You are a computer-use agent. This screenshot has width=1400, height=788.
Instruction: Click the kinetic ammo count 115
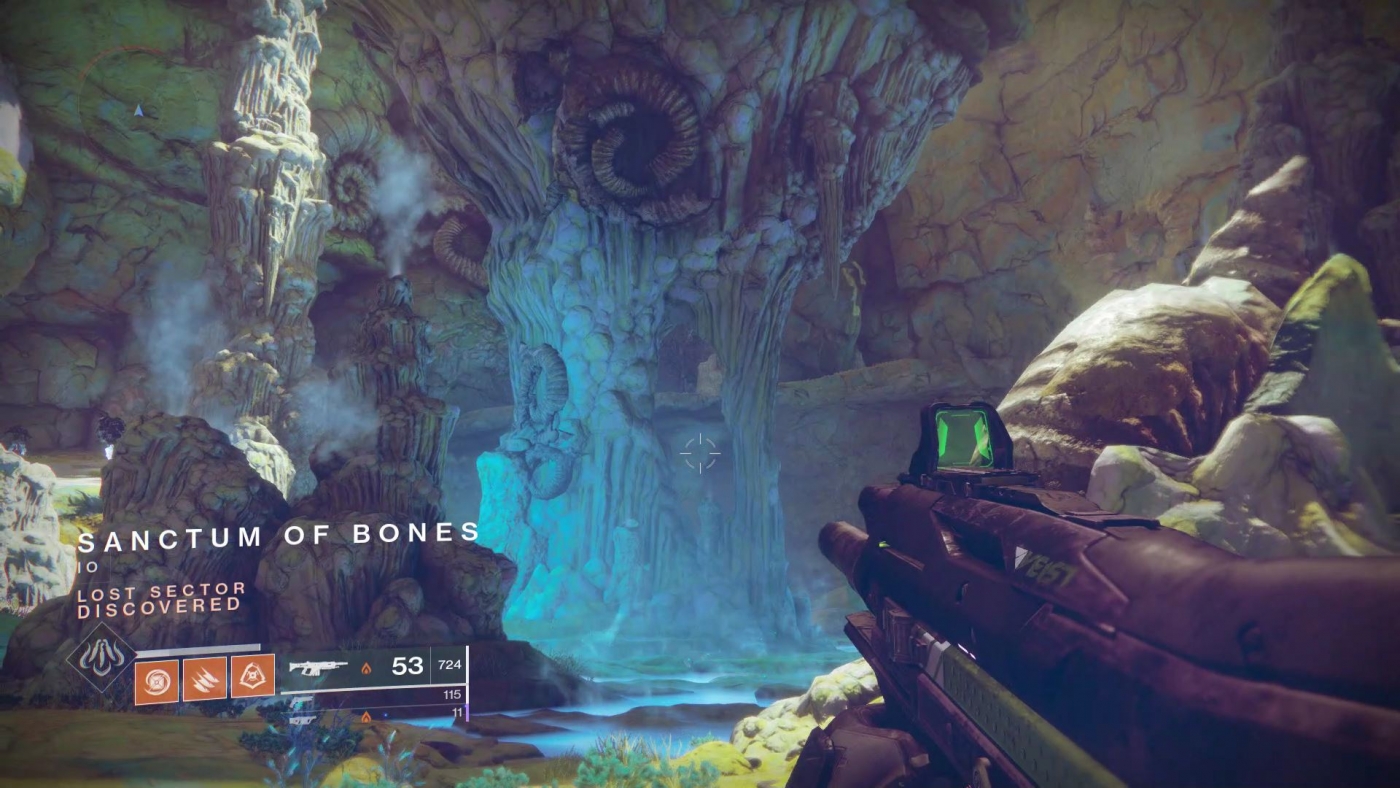(x=451, y=694)
